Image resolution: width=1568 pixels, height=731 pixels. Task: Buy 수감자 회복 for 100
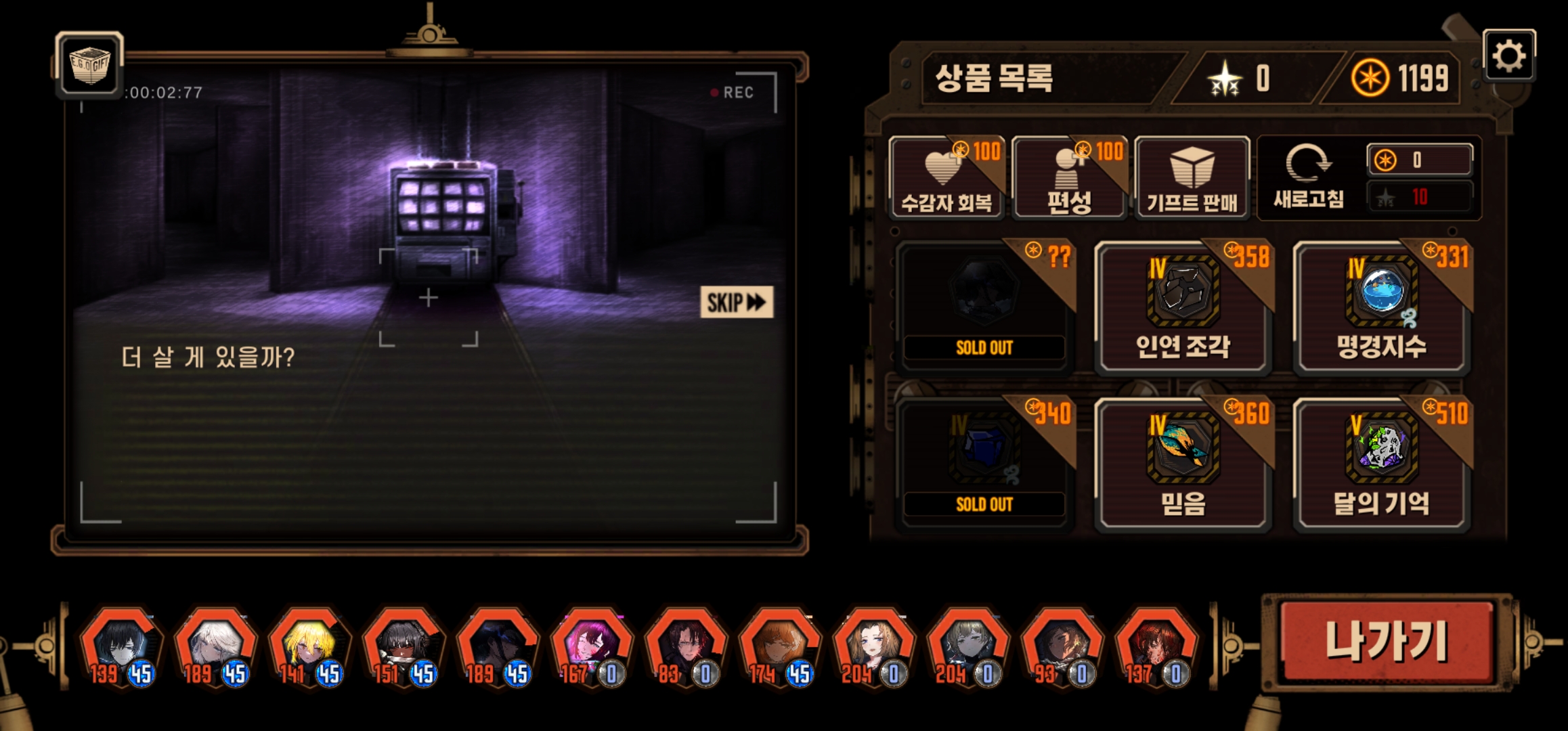pyautogui.click(x=946, y=179)
